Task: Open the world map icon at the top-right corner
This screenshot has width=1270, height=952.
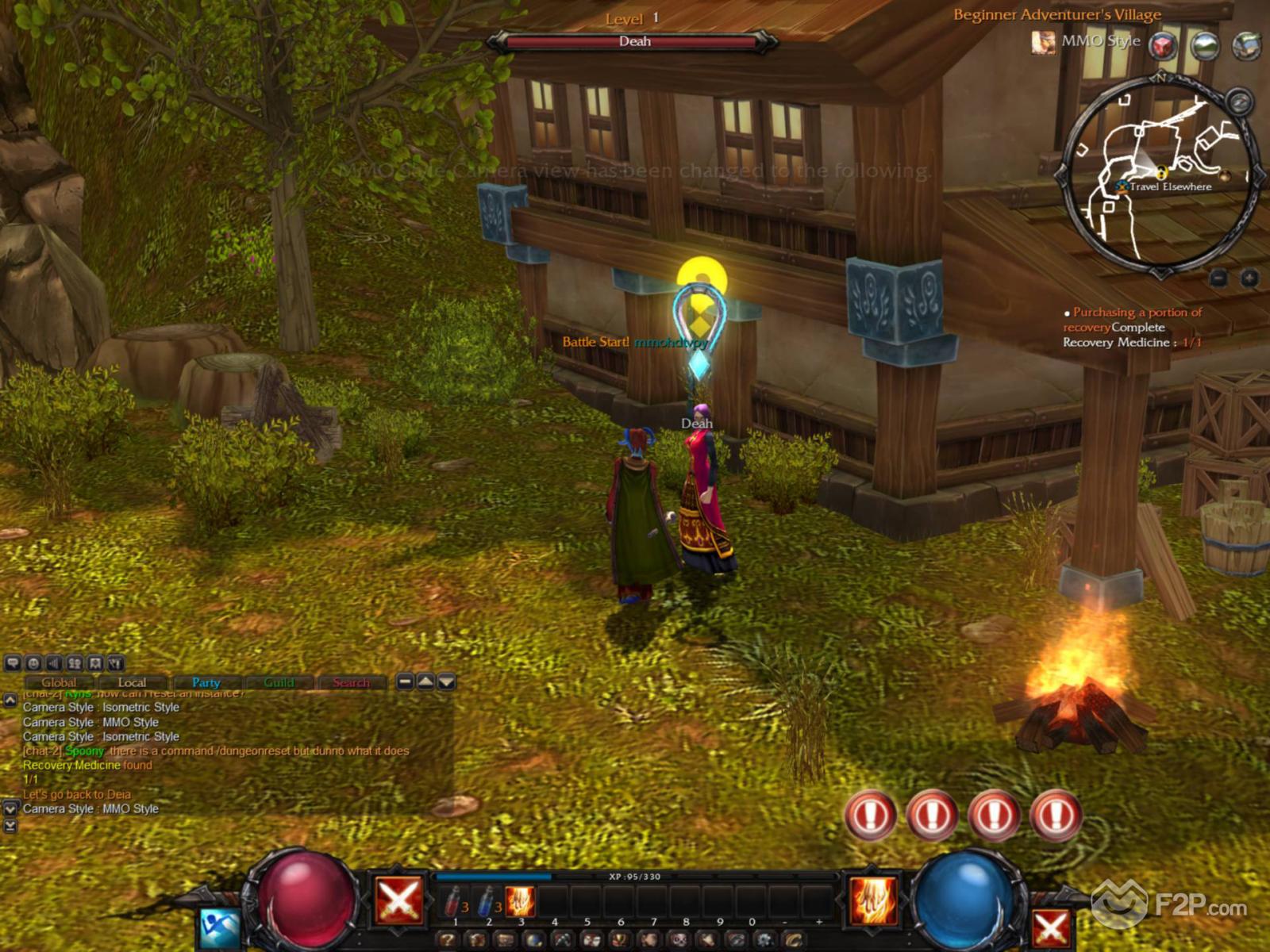Action: tap(1246, 45)
